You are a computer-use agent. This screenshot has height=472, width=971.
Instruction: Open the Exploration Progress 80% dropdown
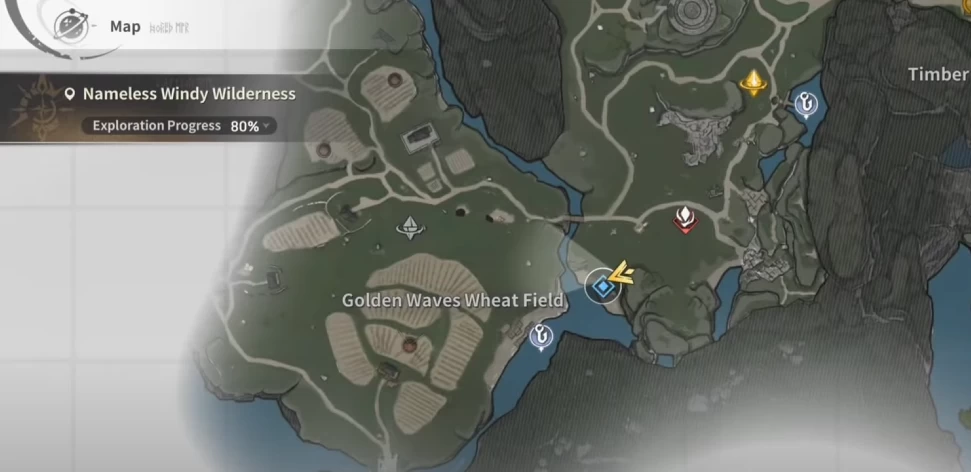point(184,126)
